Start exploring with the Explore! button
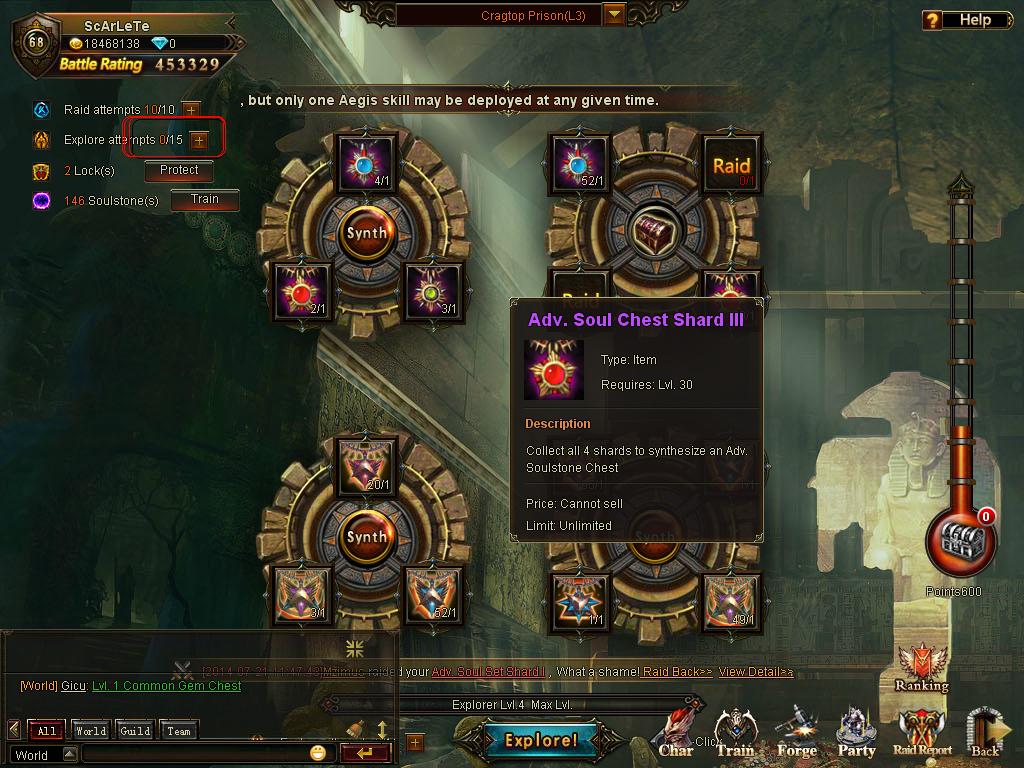1024x768 pixels. (x=541, y=741)
